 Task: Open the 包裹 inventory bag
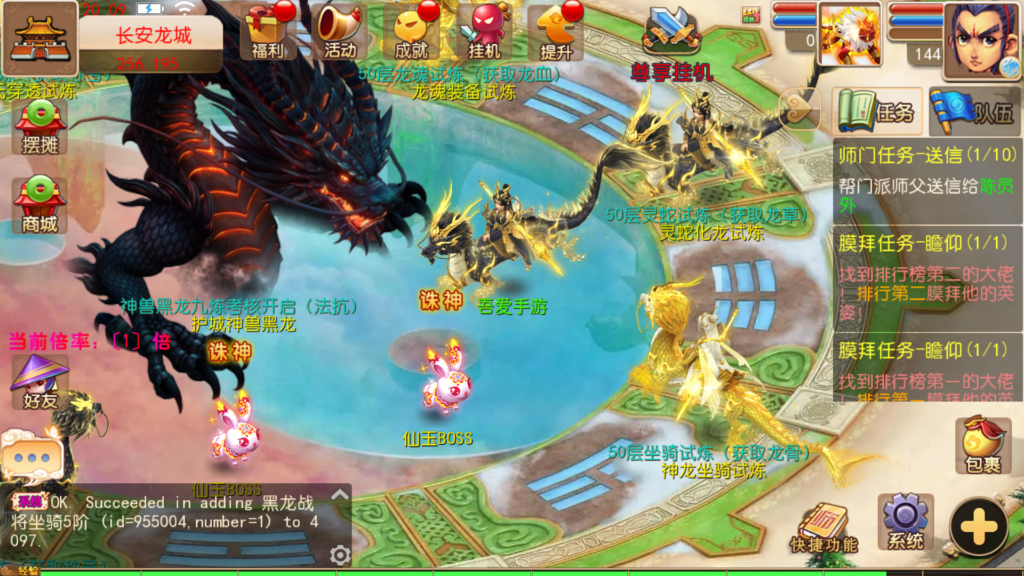tap(983, 444)
